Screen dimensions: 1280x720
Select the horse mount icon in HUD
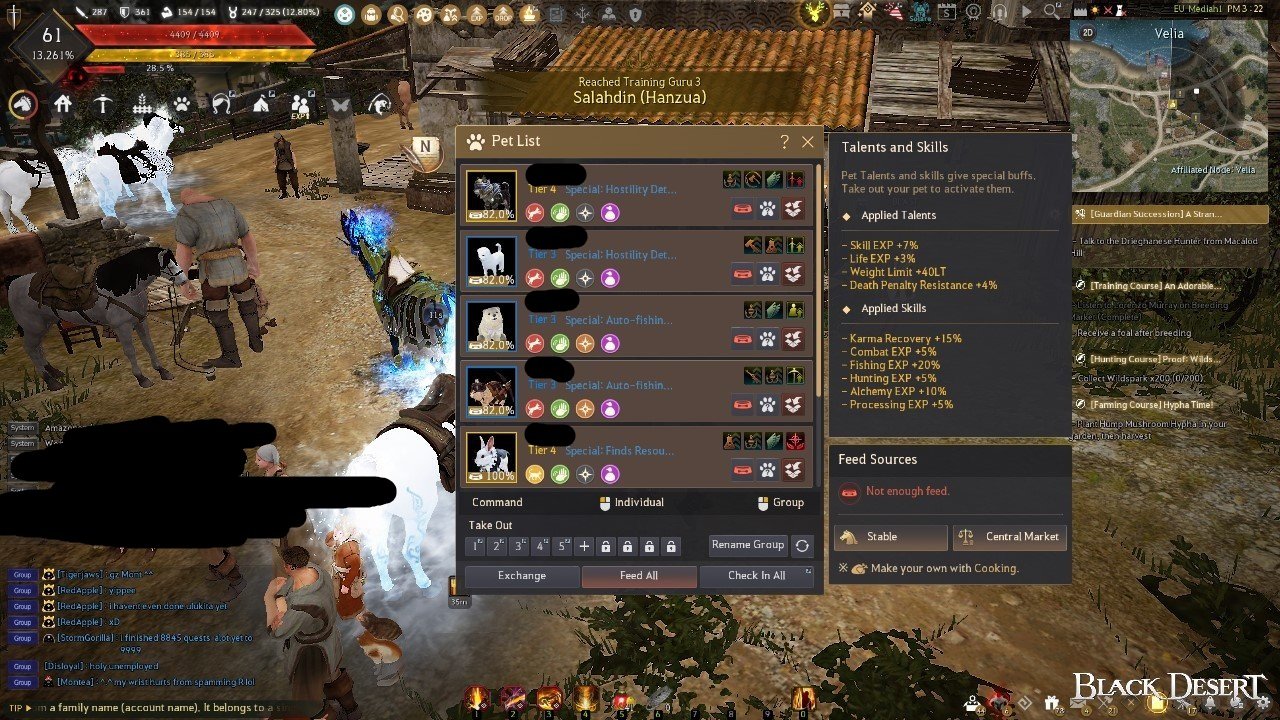coord(23,104)
